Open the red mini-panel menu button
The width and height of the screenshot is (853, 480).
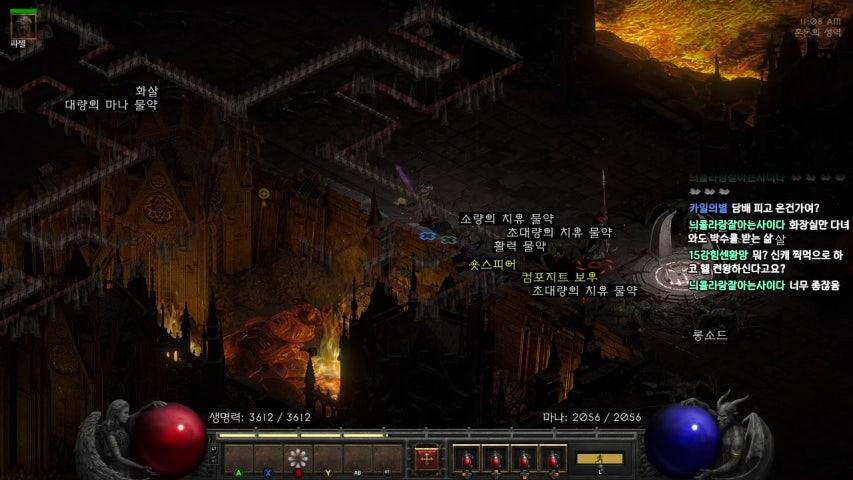pos(427,458)
